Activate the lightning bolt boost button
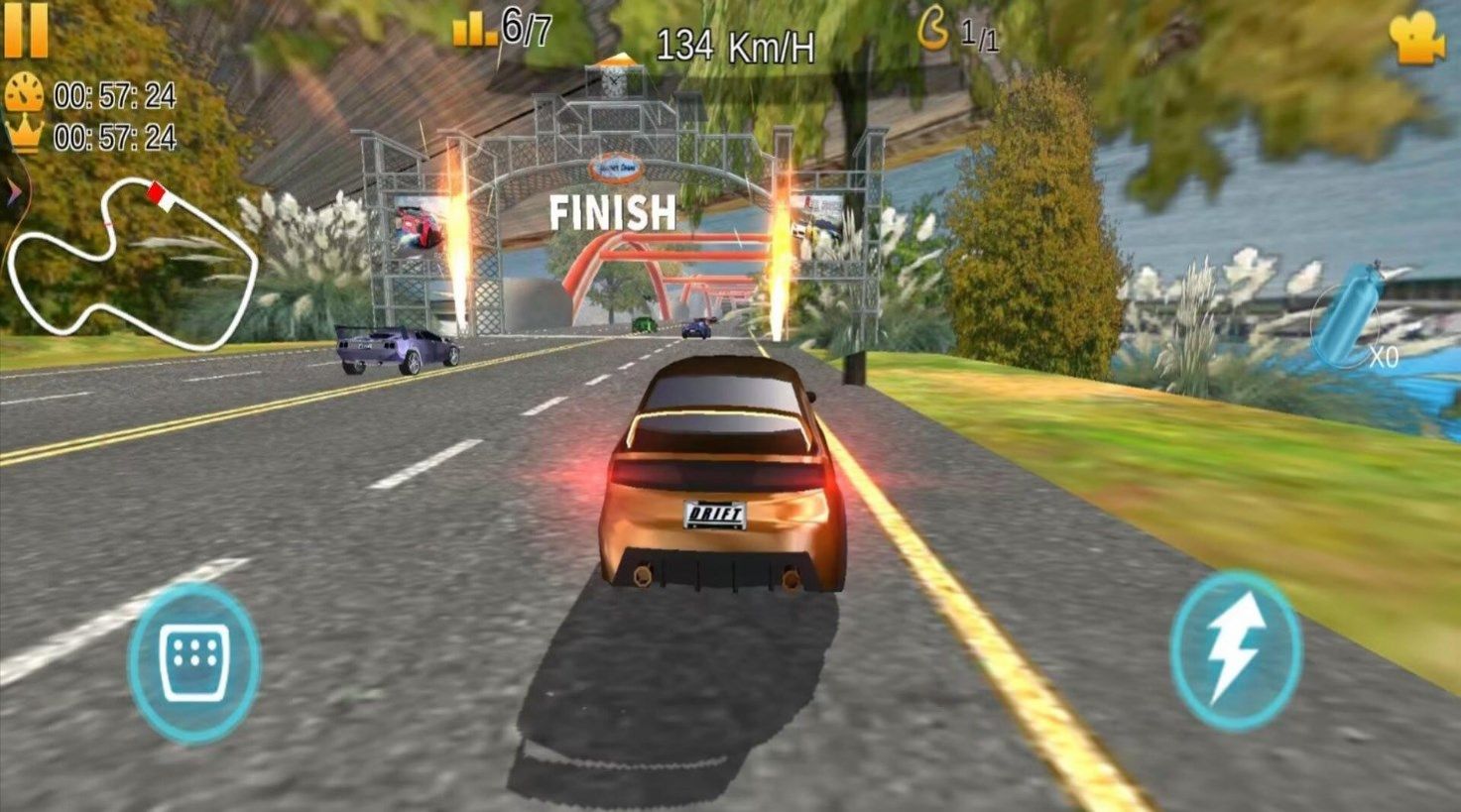 coord(1235,651)
